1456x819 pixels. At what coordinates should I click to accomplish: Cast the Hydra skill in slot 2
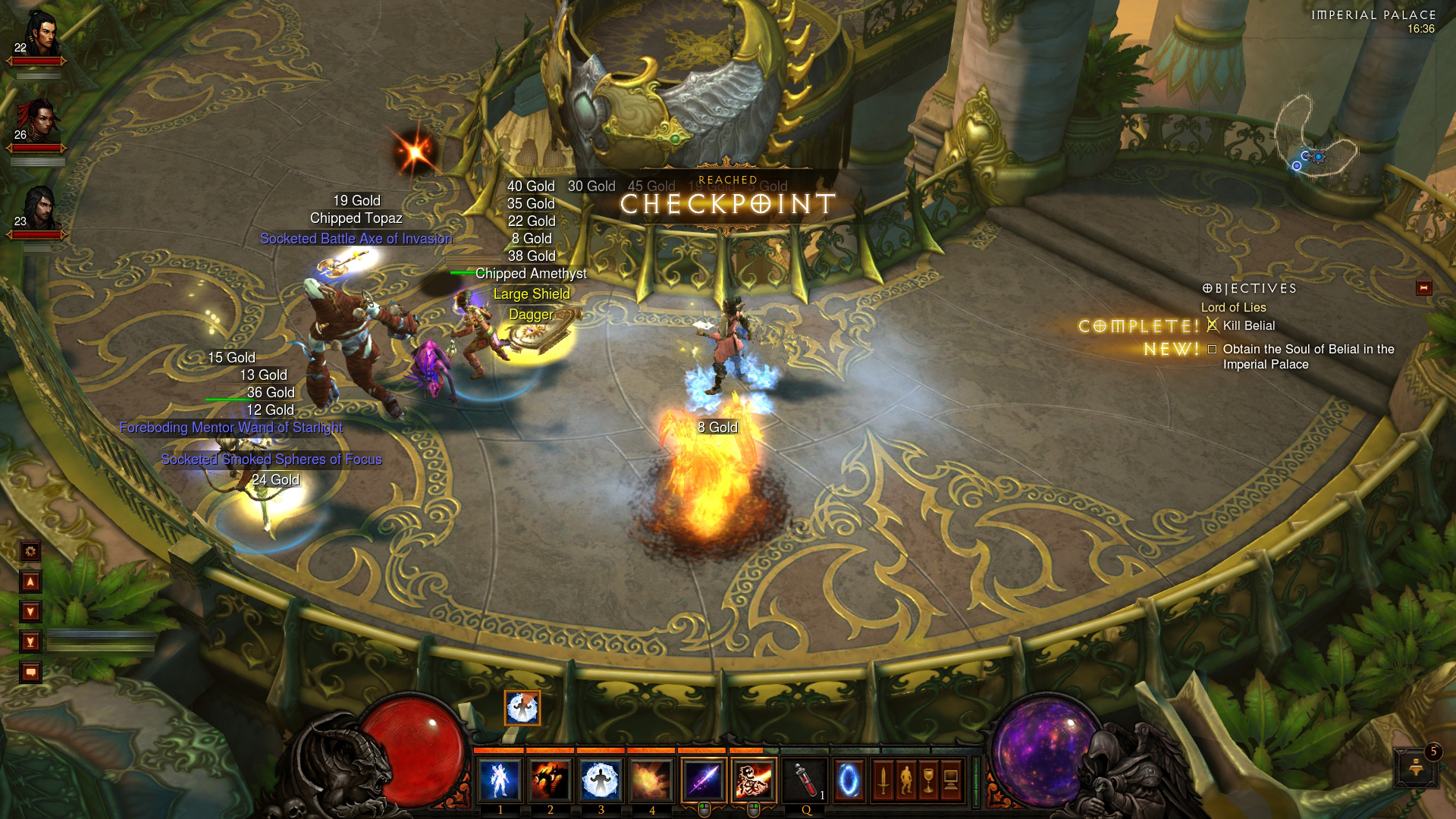pyautogui.click(x=551, y=780)
